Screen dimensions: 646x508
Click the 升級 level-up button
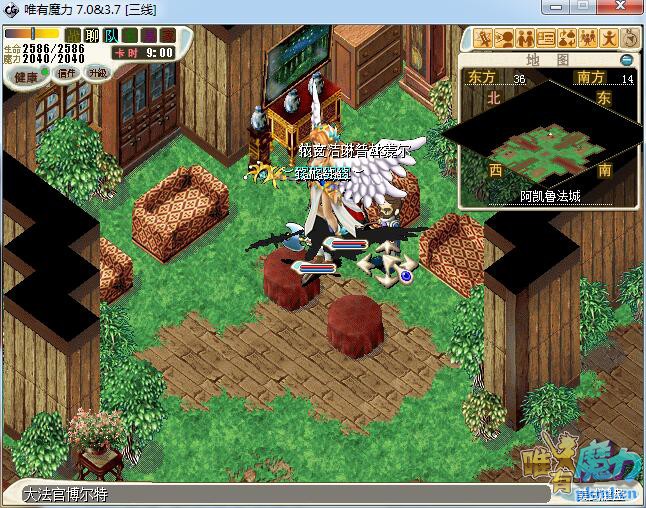pyautogui.click(x=97, y=73)
